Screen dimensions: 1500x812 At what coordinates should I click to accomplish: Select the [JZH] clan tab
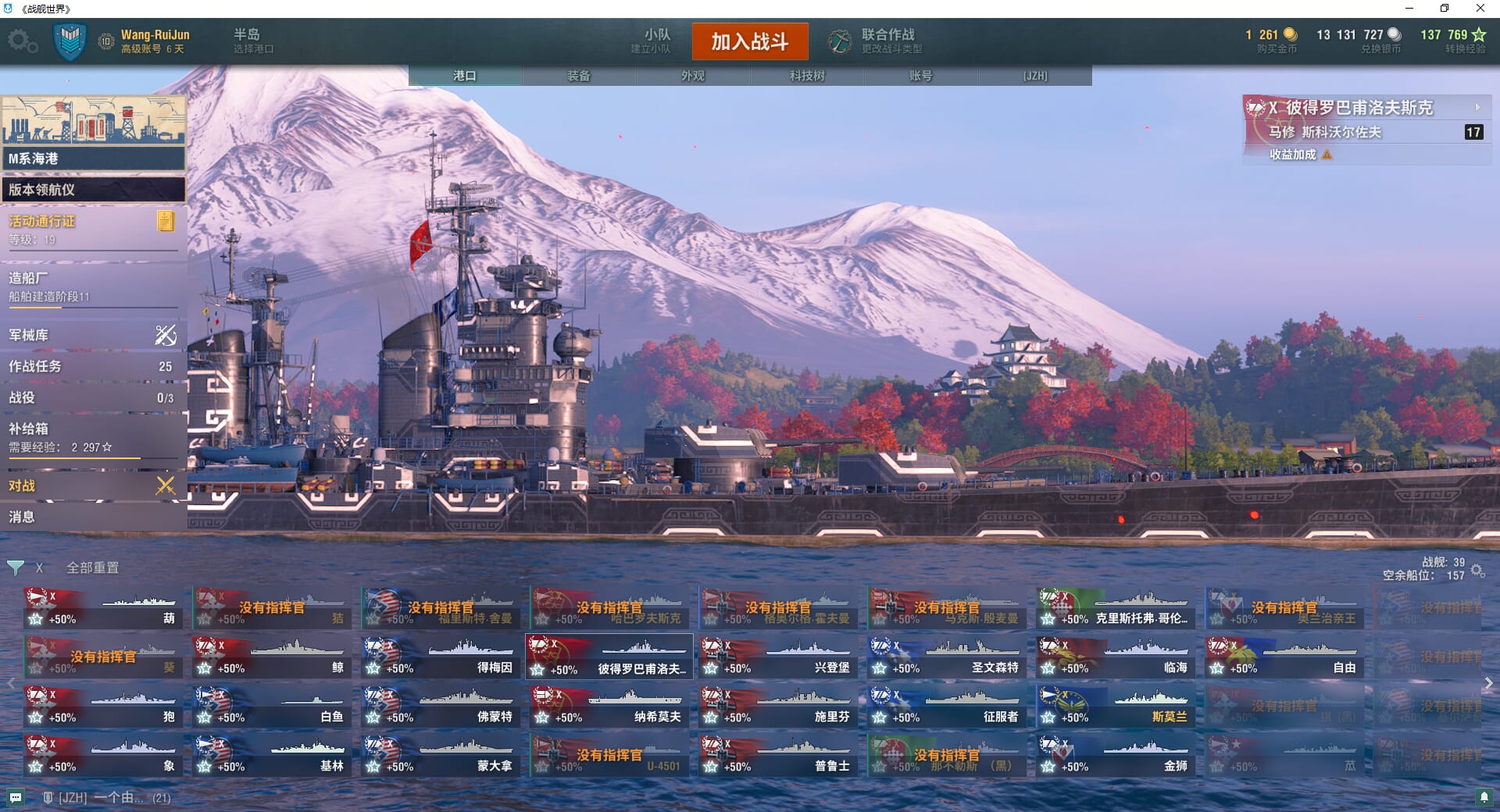[1035, 76]
